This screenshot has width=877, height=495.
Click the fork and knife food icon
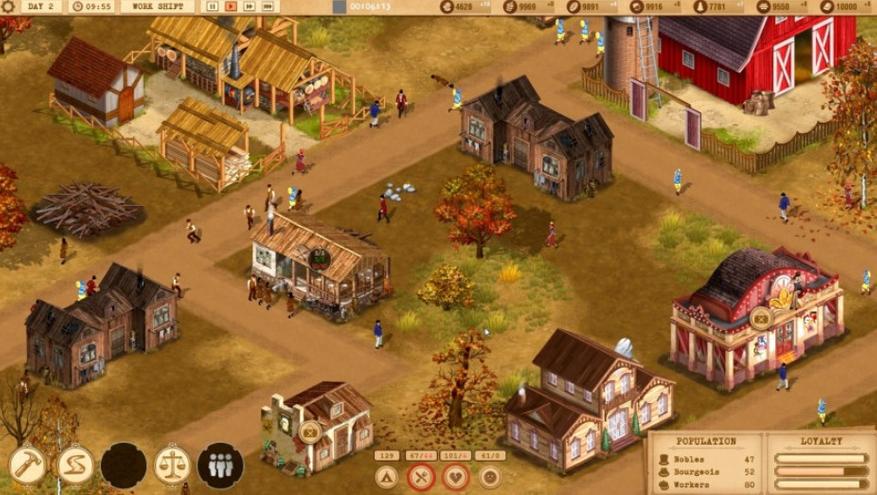click(x=421, y=477)
